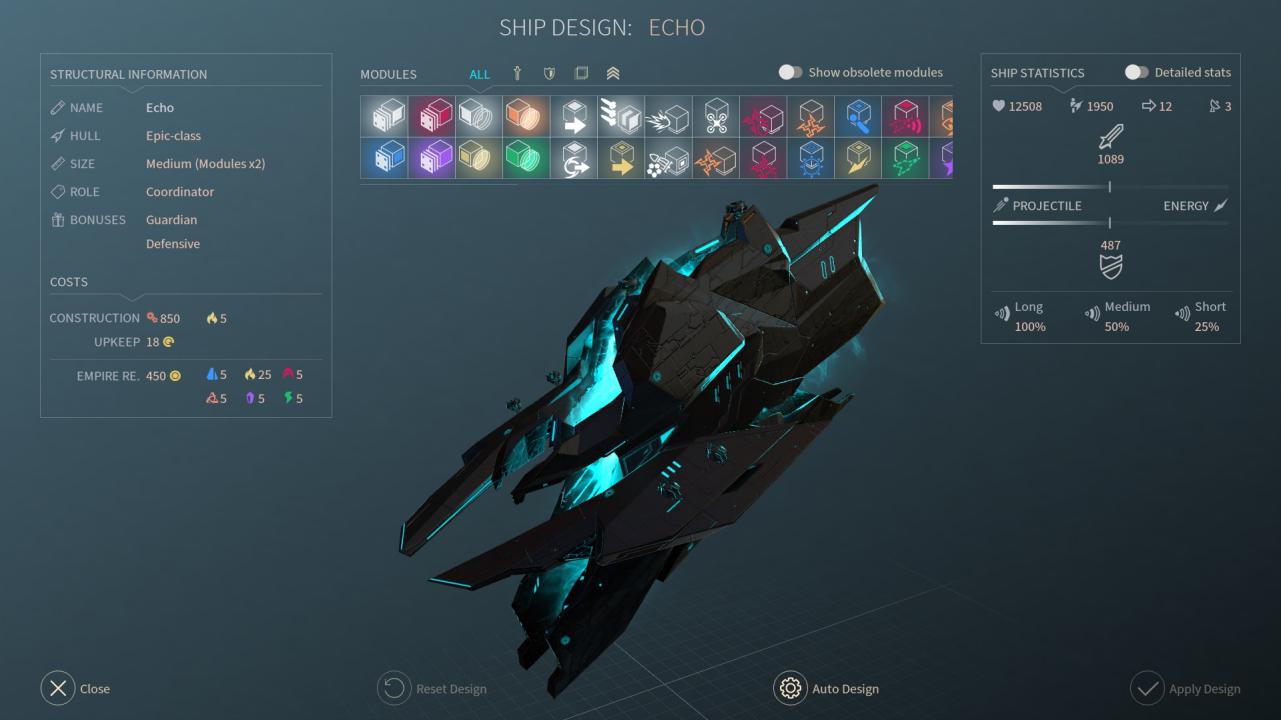Edit the ship name Echo

coord(160,108)
